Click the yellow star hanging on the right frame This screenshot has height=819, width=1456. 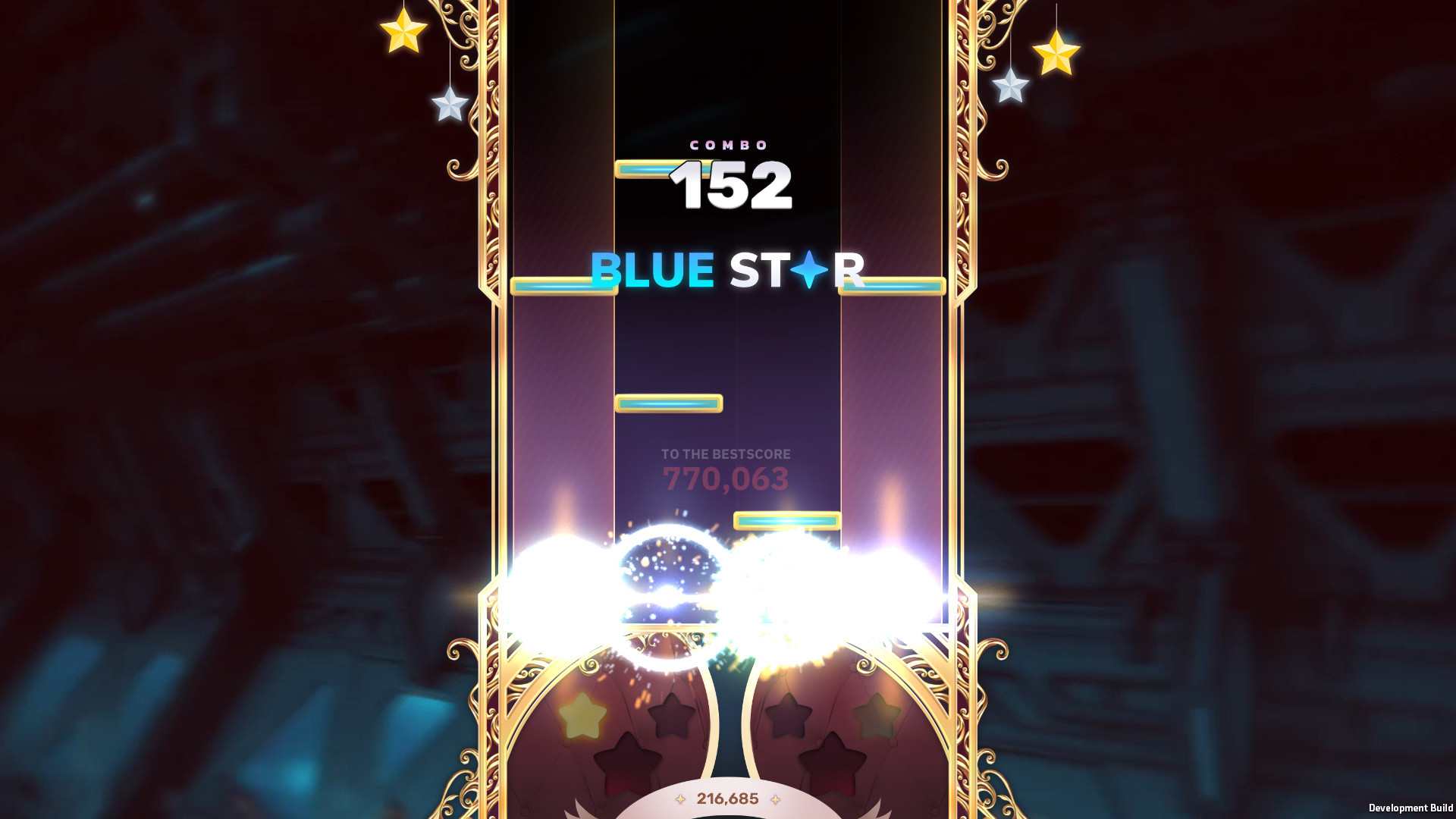coord(1059,54)
